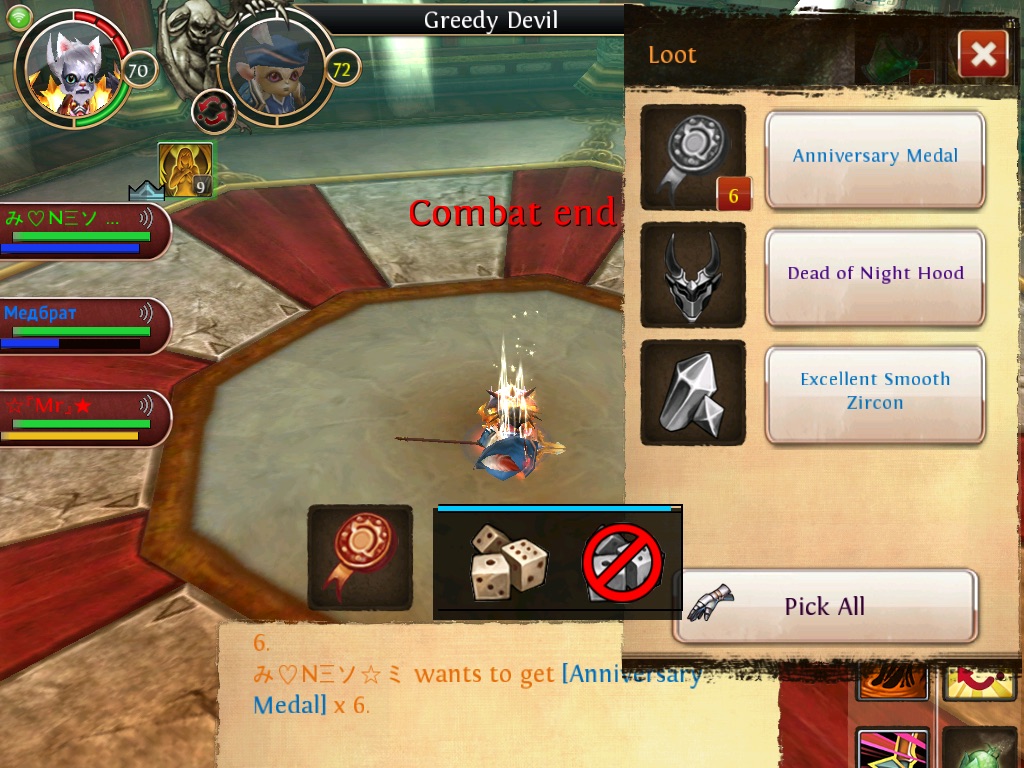The width and height of the screenshot is (1024, 768).
Task: Roll the dice for the loot
Action: tap(508, 562)
